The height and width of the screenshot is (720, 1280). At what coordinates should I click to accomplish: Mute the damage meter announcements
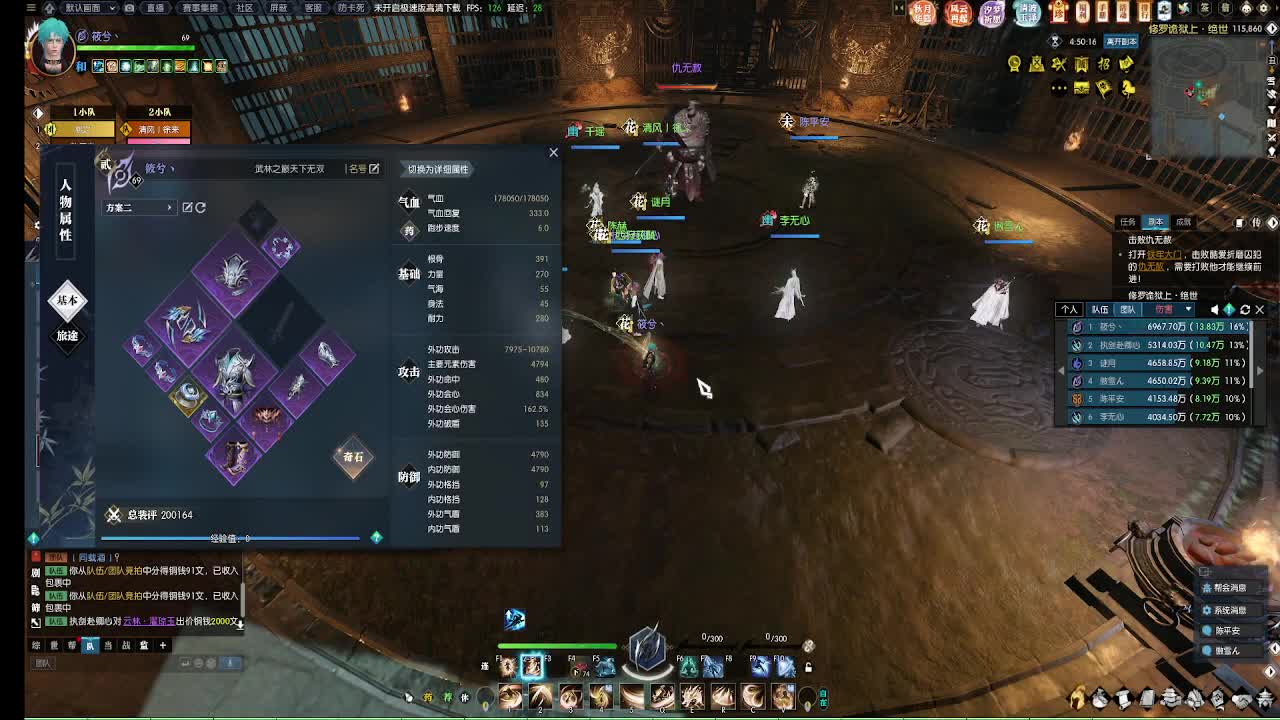(x=1214, y=309)
